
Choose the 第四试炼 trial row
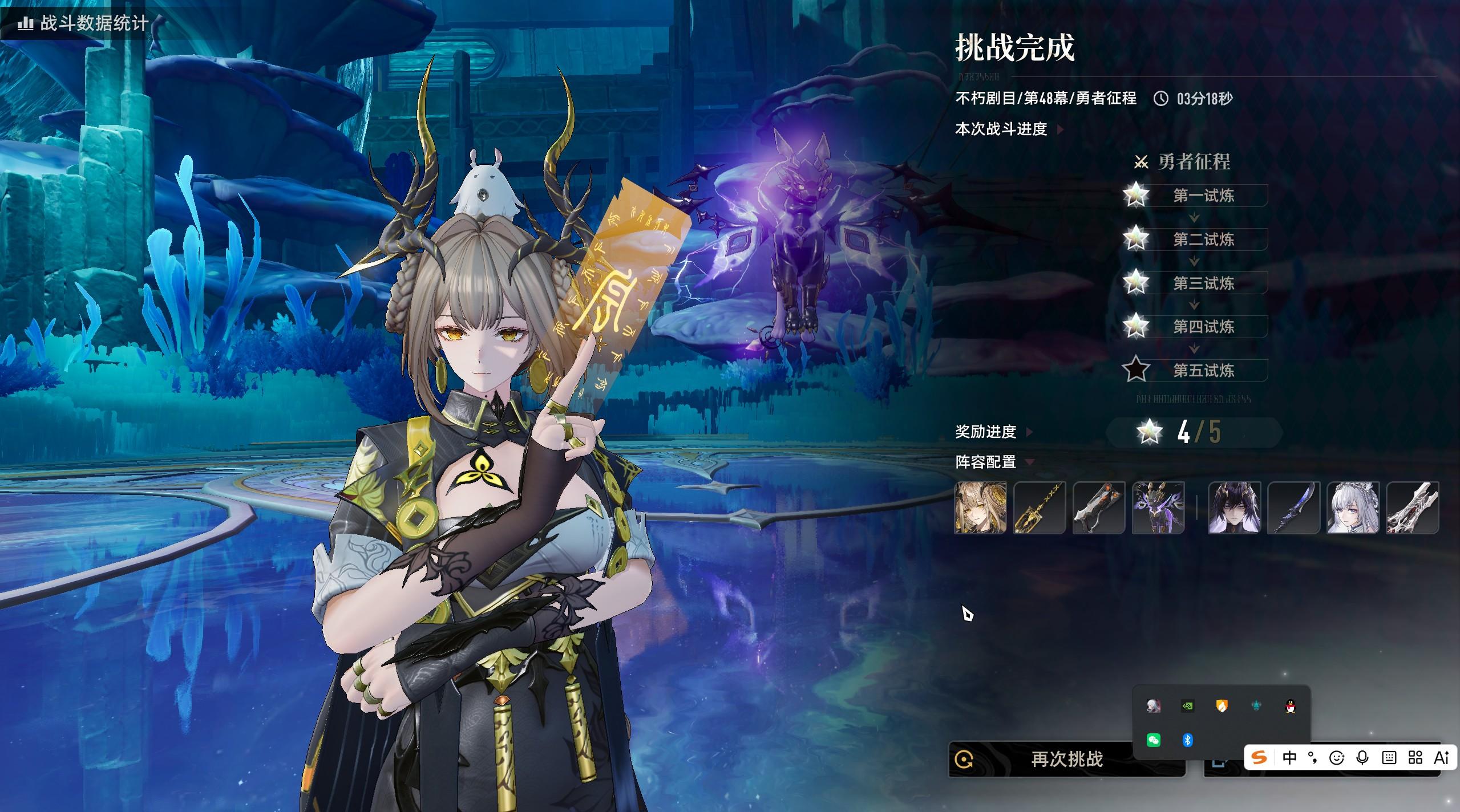(x=1203, y=327)
